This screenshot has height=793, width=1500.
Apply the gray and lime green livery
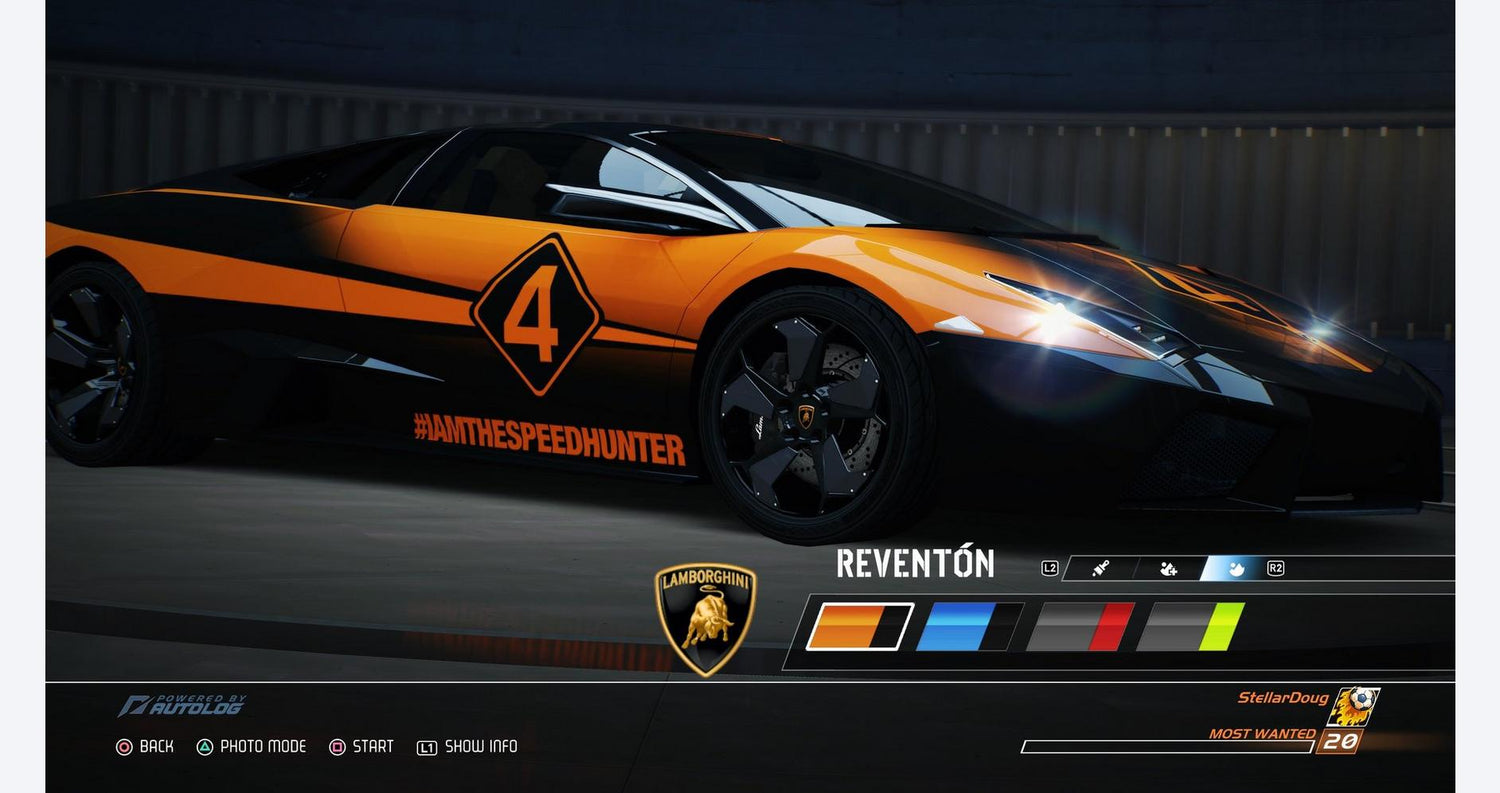(1190, 627)
